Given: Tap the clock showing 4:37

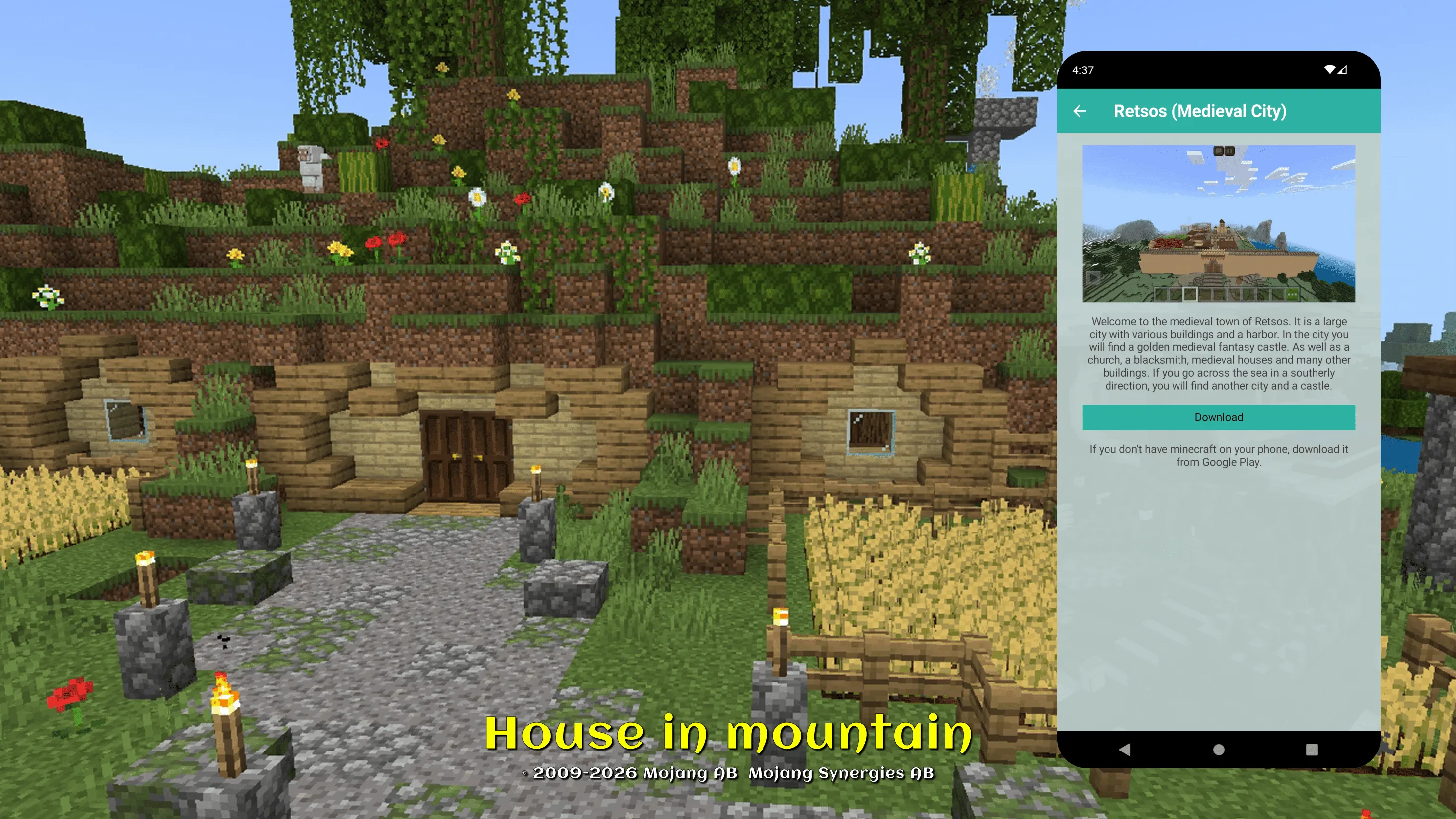Looking at the screenshot, I should coord(1083,70).
